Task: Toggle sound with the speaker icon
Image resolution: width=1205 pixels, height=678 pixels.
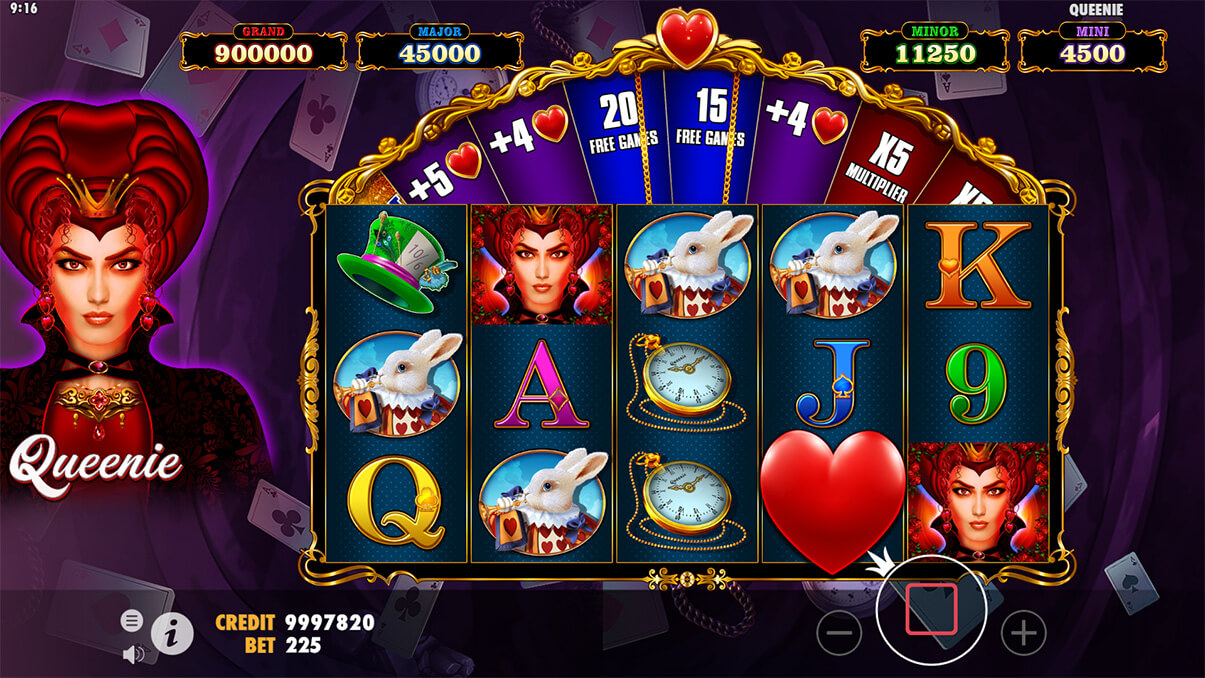Action: click(131, 654)
